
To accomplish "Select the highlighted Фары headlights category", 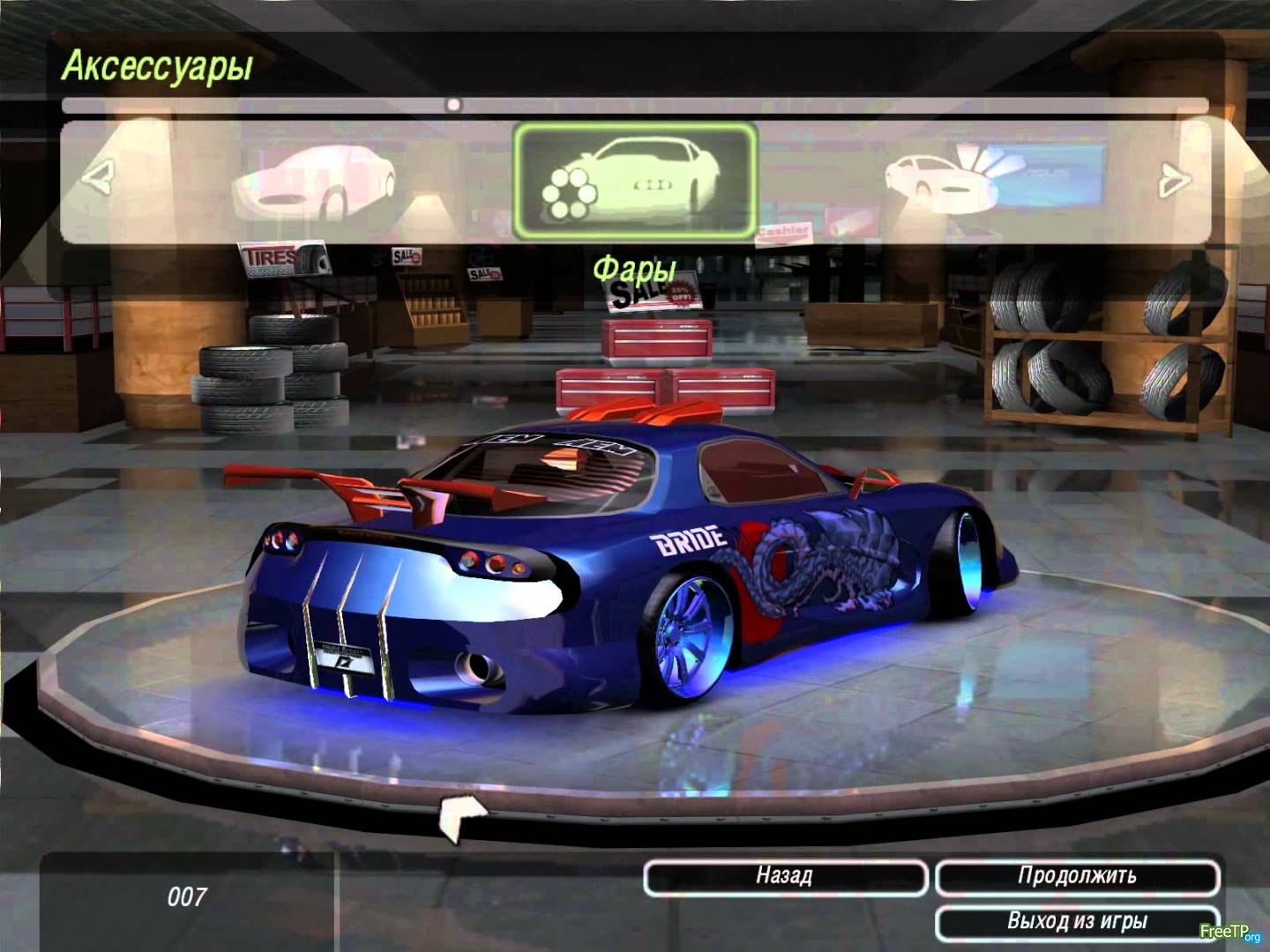I will point(635,181).
